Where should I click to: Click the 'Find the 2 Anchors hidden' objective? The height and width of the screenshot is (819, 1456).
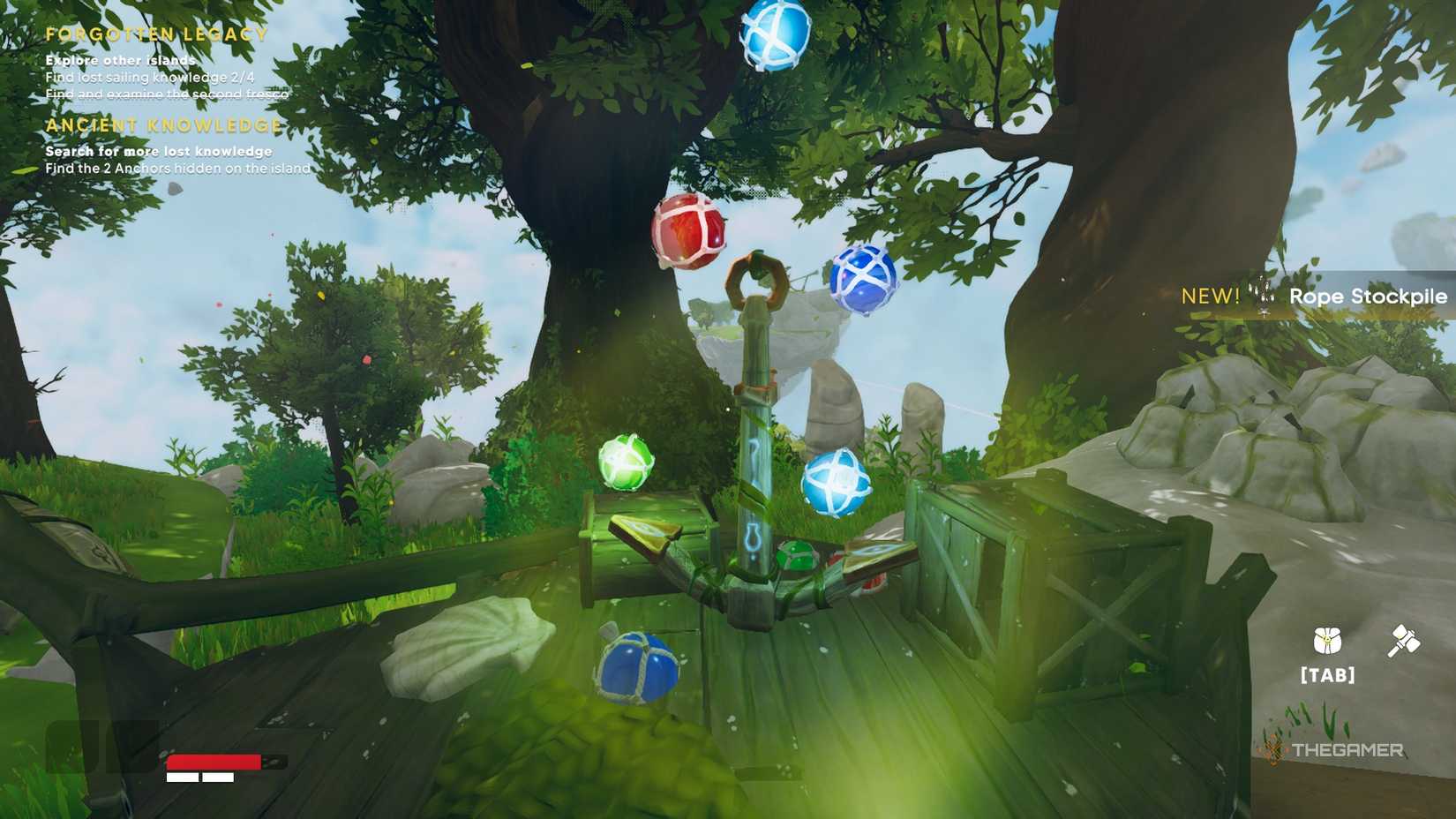pyautogui.click(x=177, y=167)
